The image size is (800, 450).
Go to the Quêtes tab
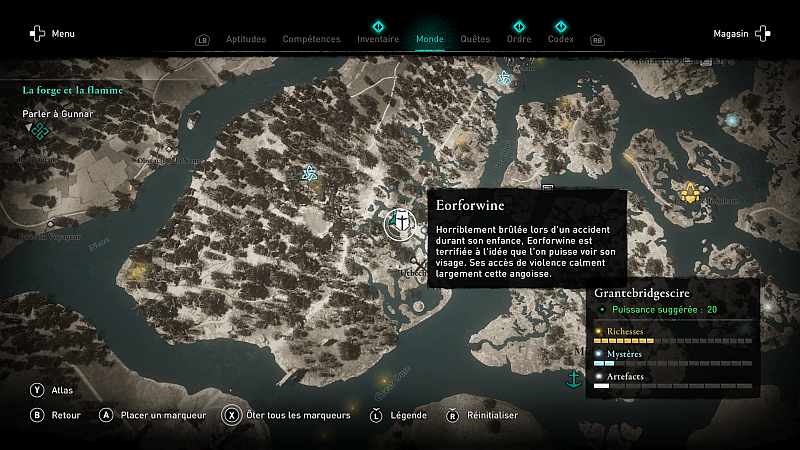coord(475,39)
